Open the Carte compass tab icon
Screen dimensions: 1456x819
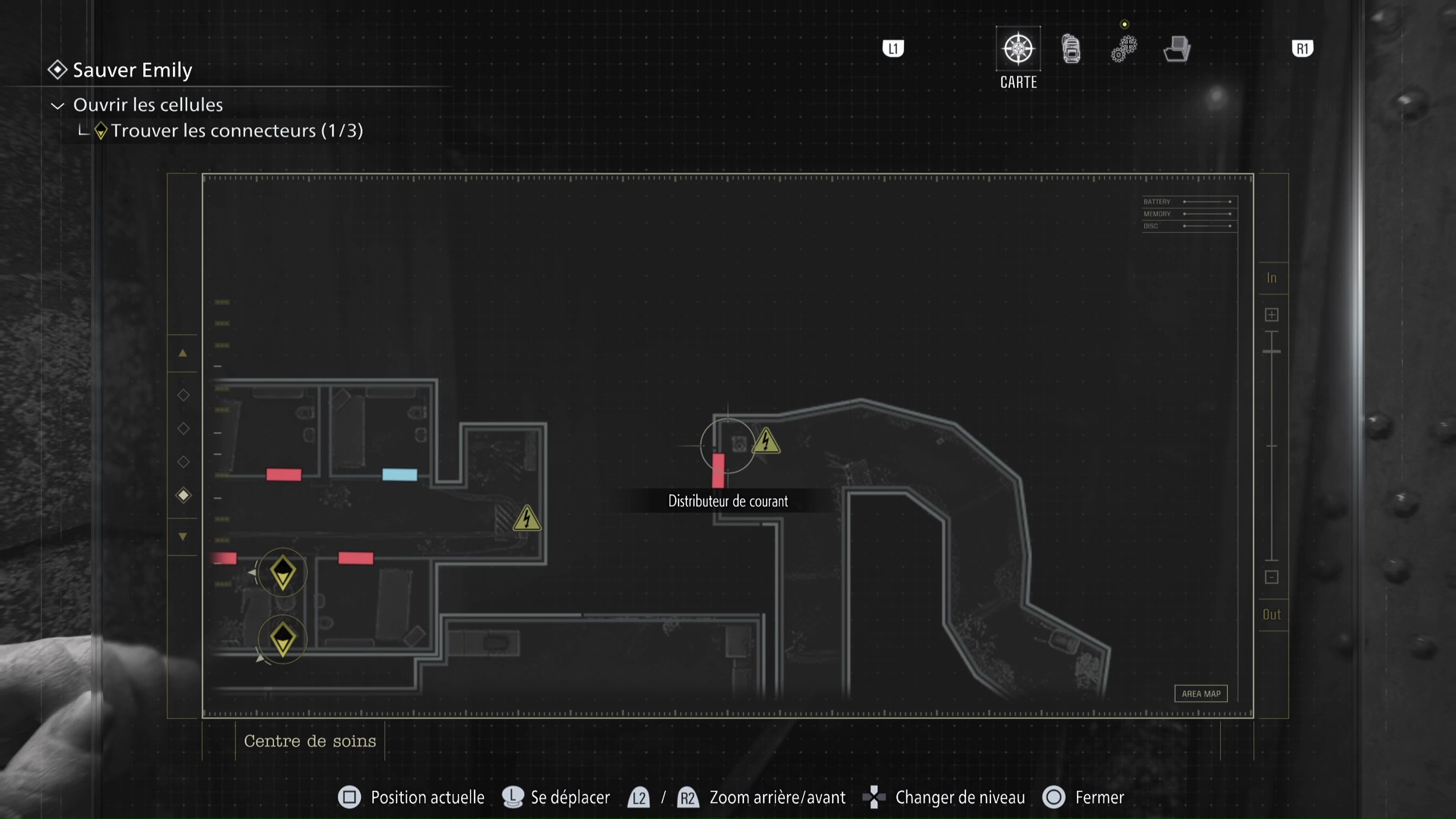[1018, 47]
